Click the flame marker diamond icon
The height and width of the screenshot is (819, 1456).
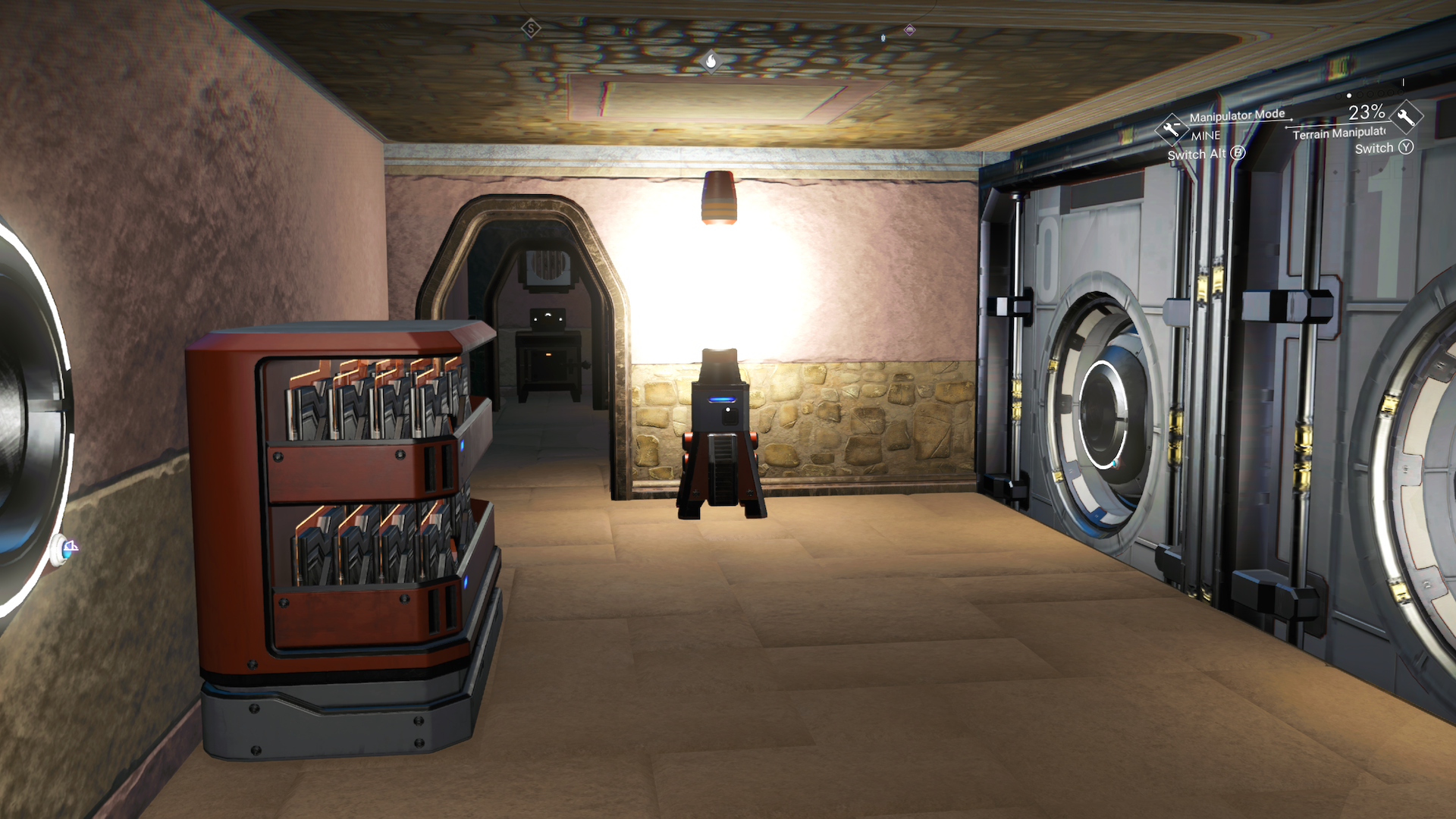711,60
